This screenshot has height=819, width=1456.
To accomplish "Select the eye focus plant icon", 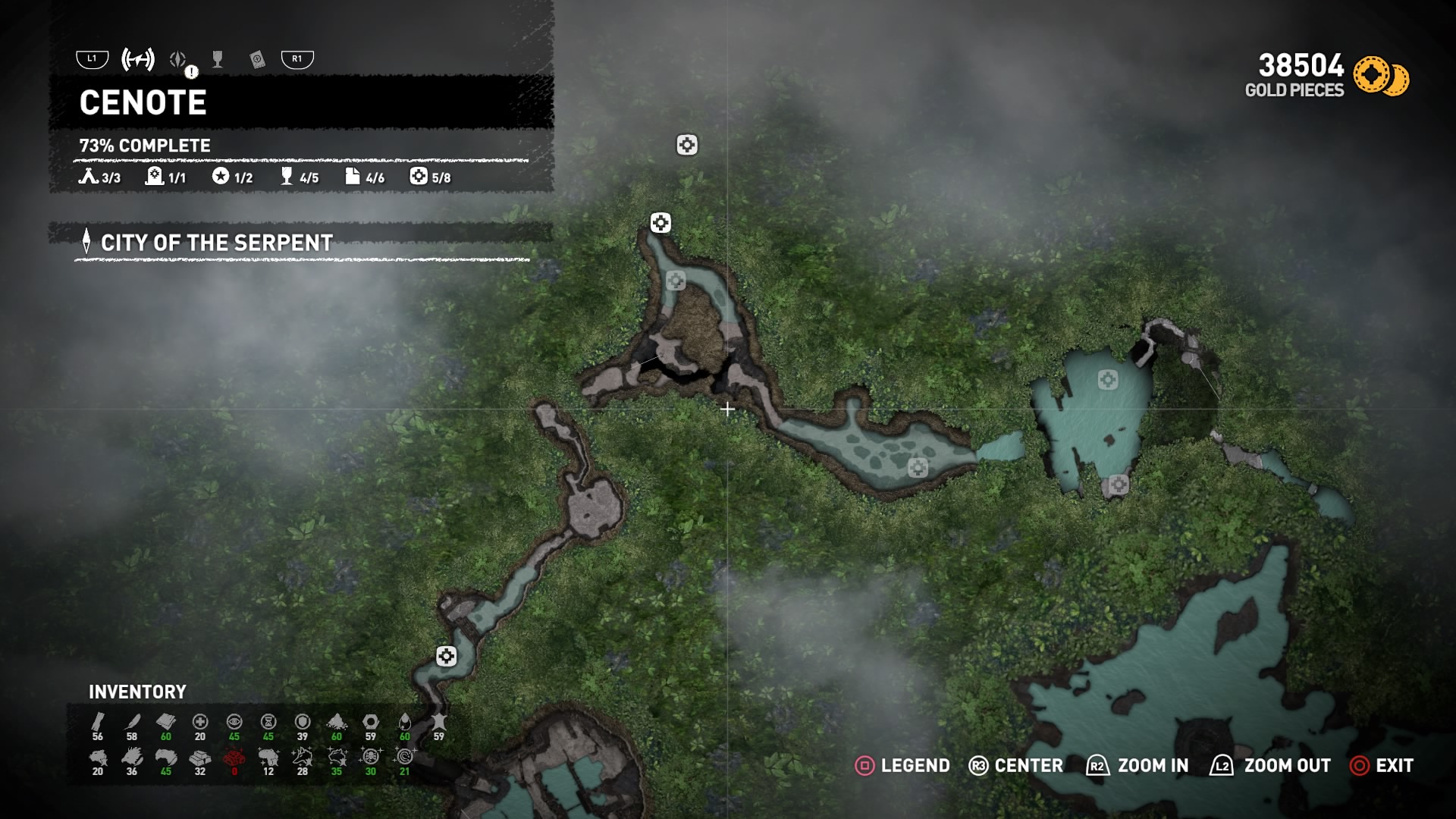I will (234, 722).
